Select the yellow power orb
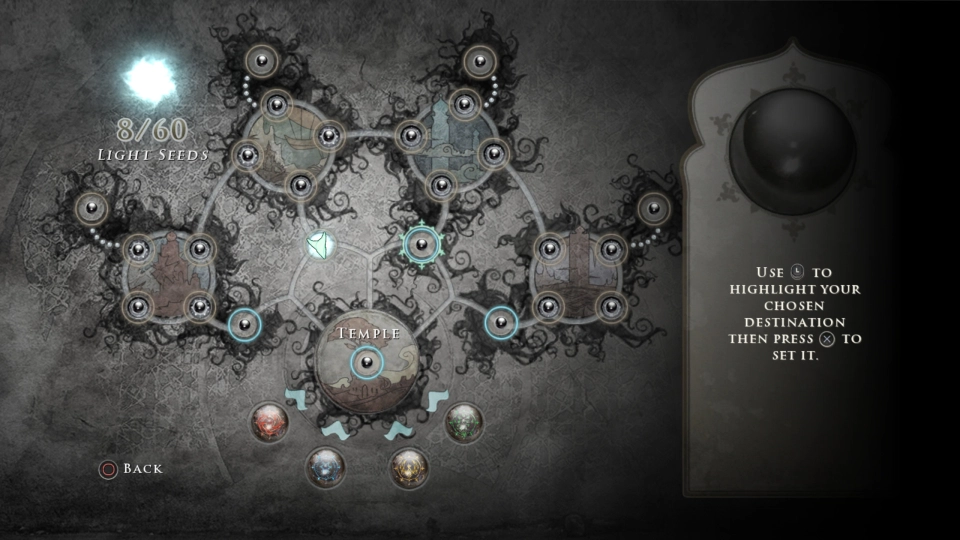Screen dimensions: 960x540 click(408, 466)
